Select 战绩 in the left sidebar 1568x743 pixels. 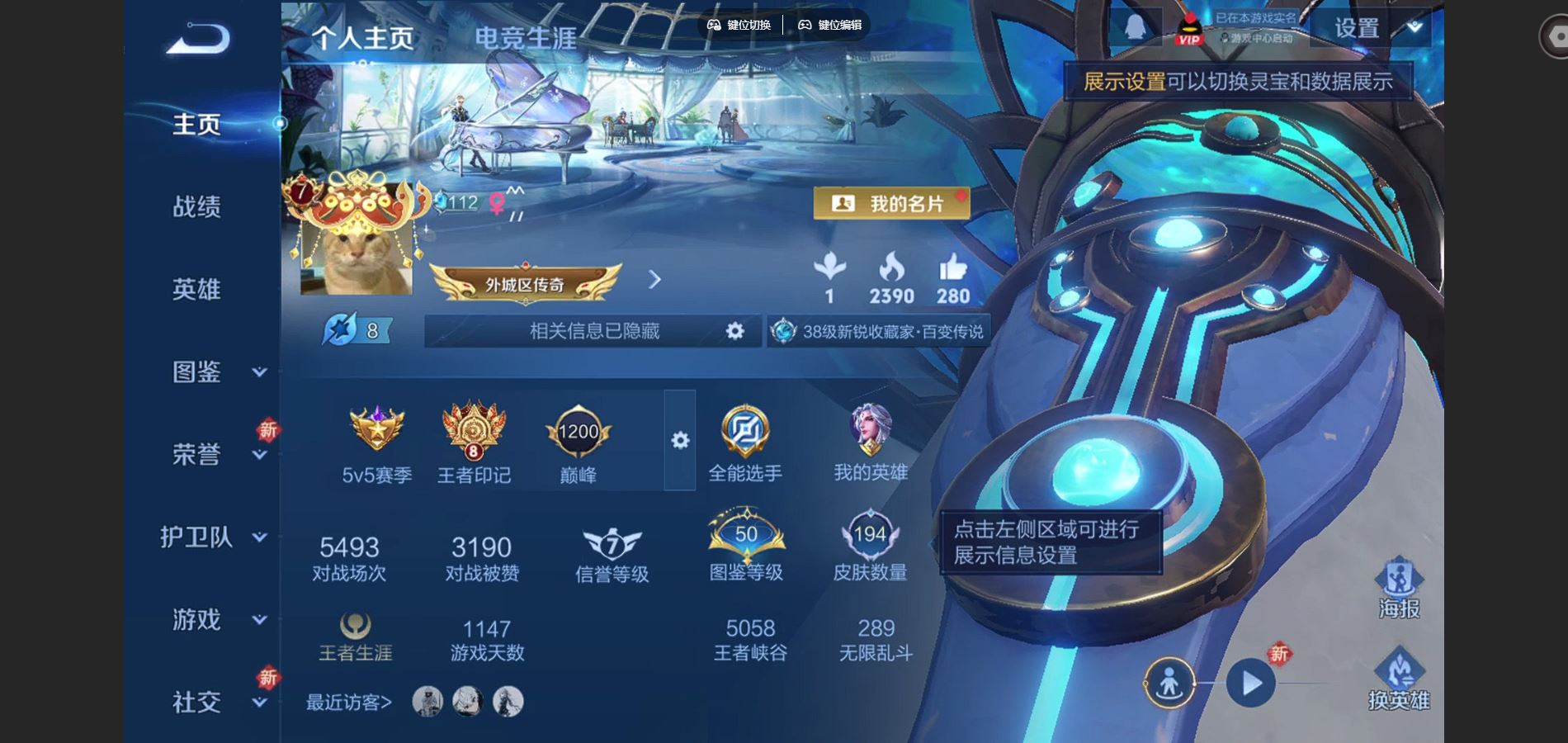(196, 207)
